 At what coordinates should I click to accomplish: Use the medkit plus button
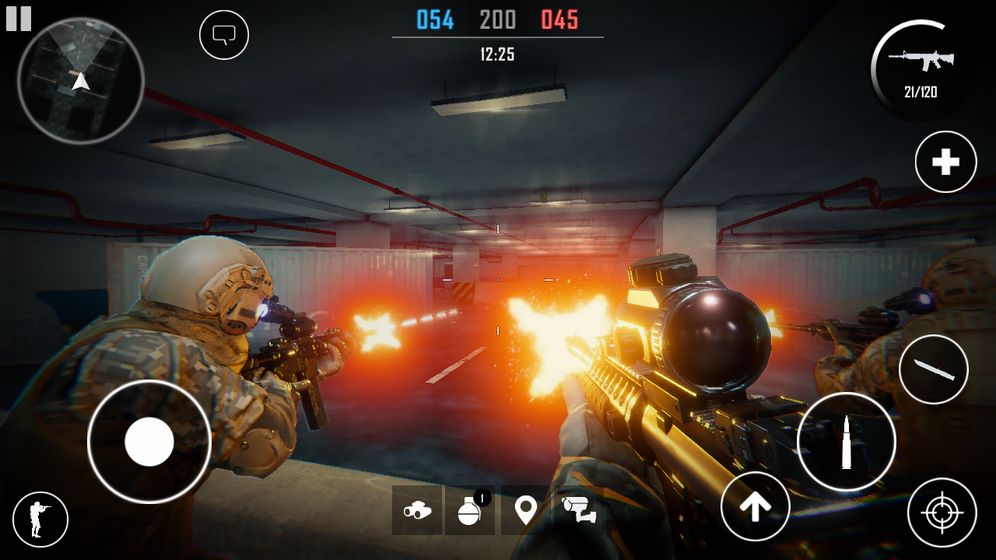coord(946,162)
